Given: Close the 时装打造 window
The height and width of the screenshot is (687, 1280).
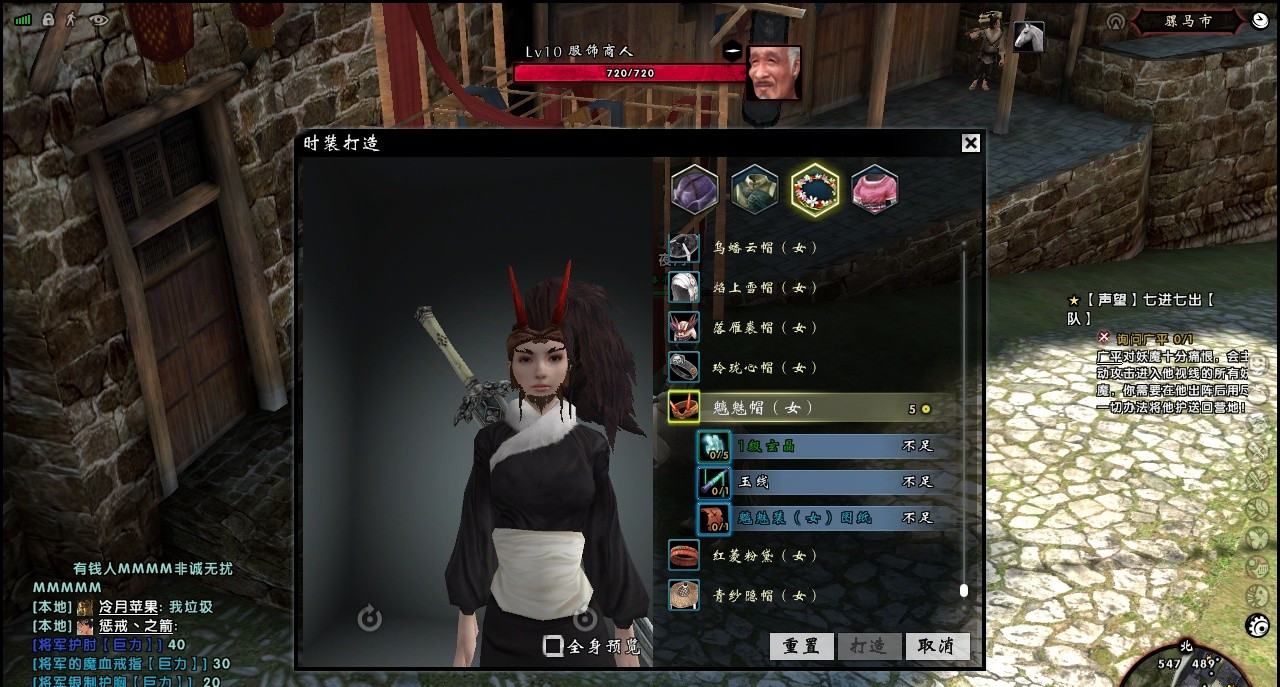Looking at the screenshot, I should (970, 143).
